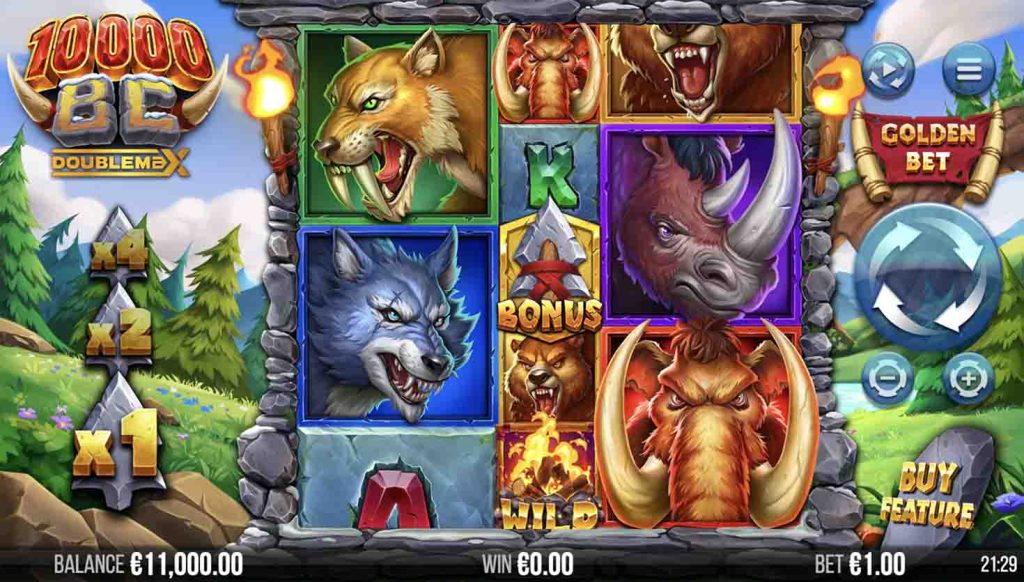Screen dimensions: 1024x582
Task: Open the Buy Feature menu
Action: (x=935, y=495)
